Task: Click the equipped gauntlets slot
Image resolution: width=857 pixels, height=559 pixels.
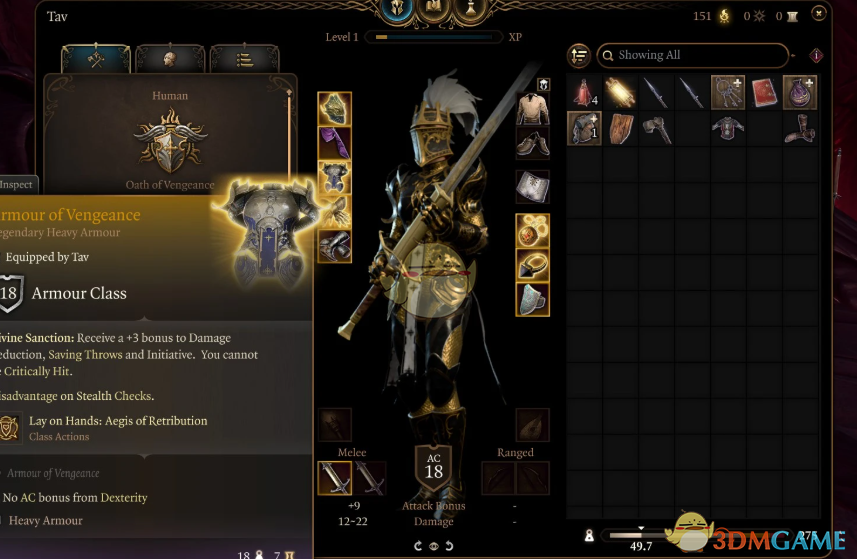Action: click(335, 211)
